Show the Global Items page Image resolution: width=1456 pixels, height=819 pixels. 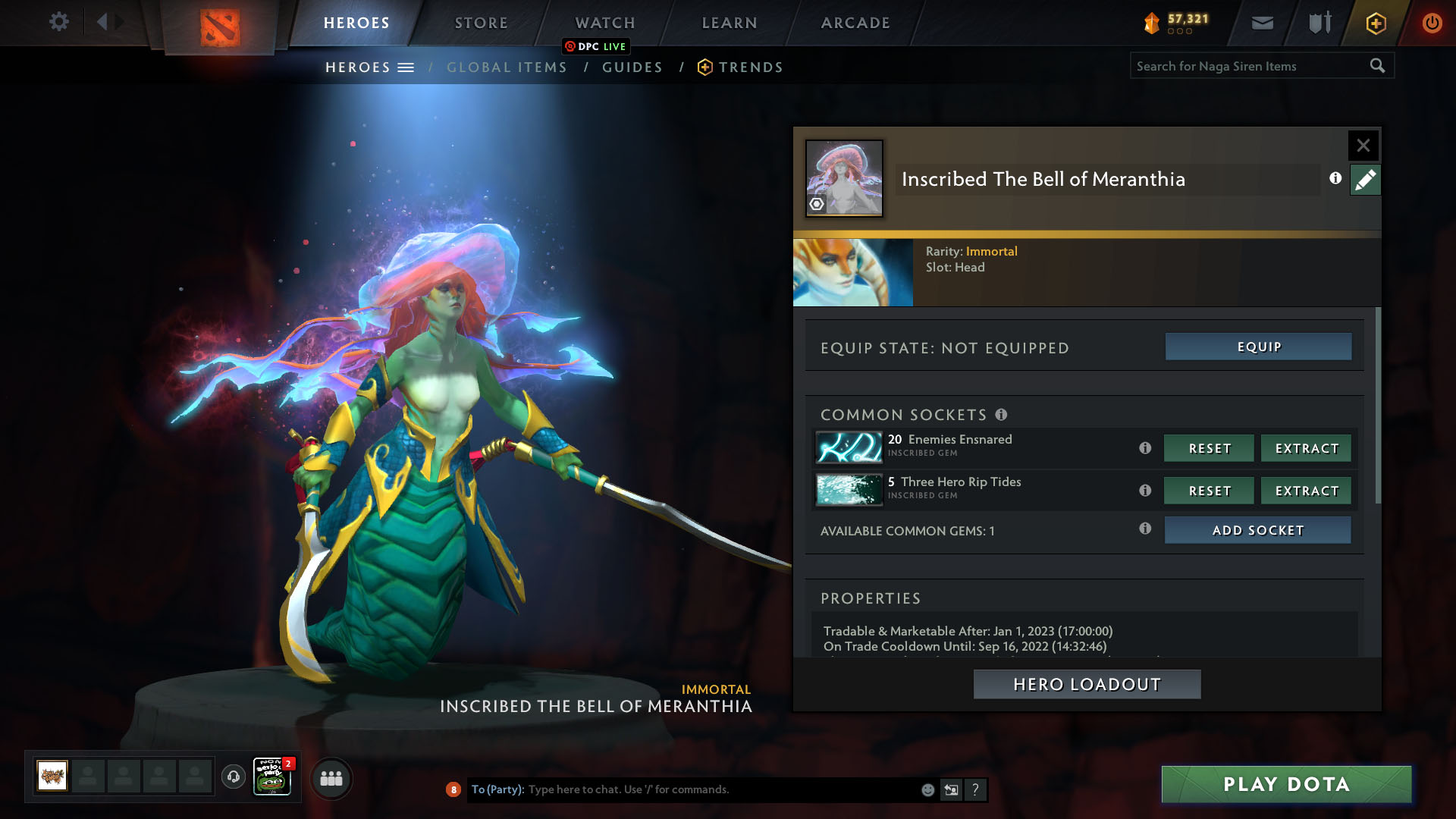coord(507,67)
